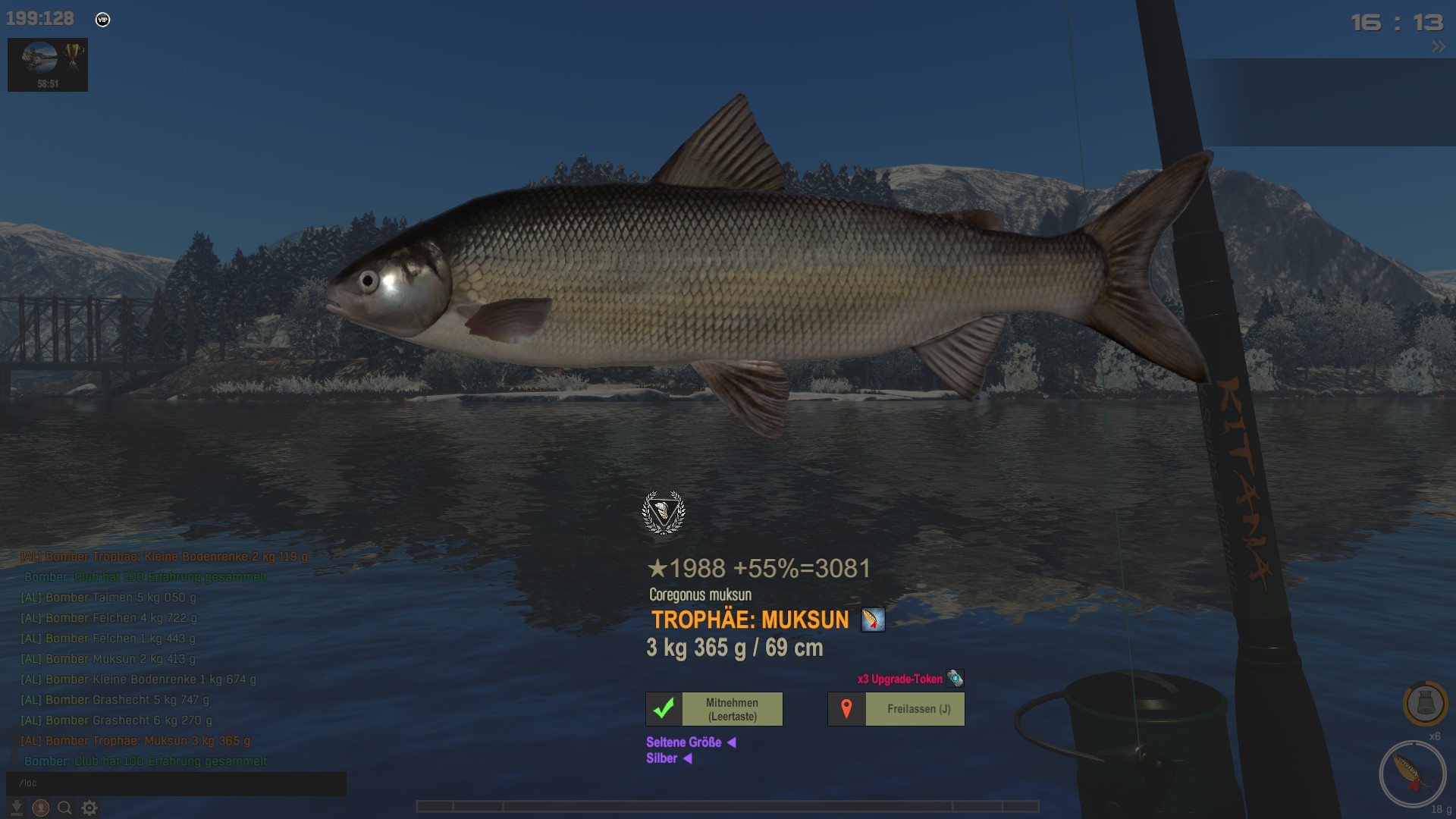The image size is (1456, 819).
Task: Click the laurel achievement badge
Action: click(664, 513)
